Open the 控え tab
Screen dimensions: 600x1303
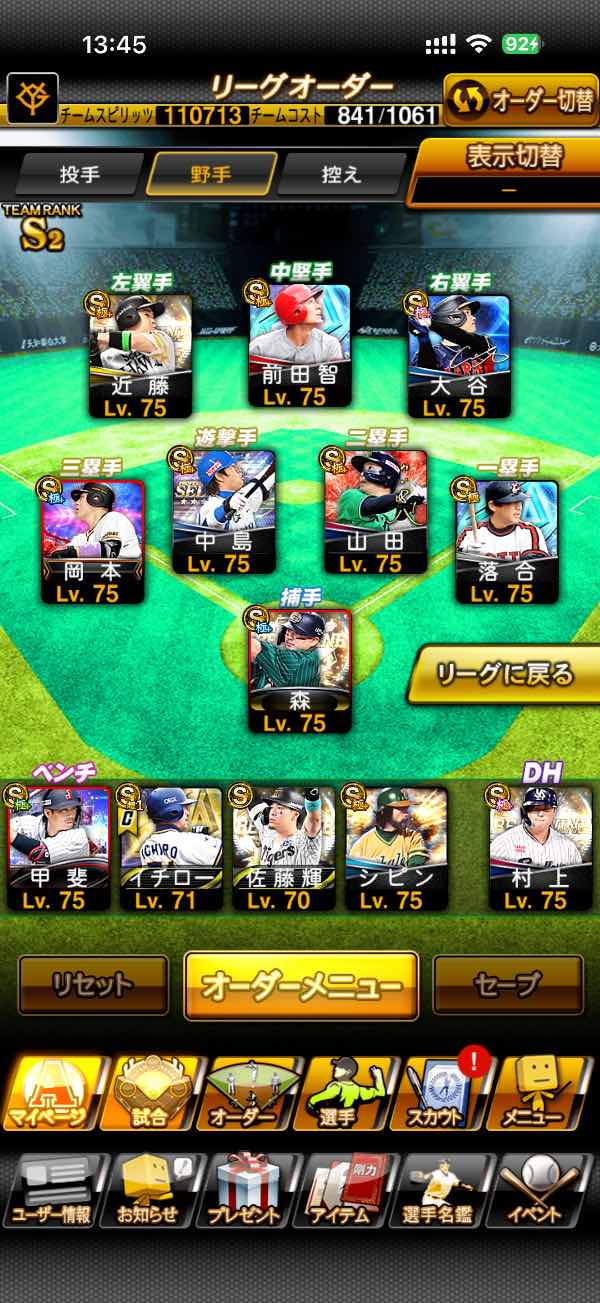pos(341,174)
